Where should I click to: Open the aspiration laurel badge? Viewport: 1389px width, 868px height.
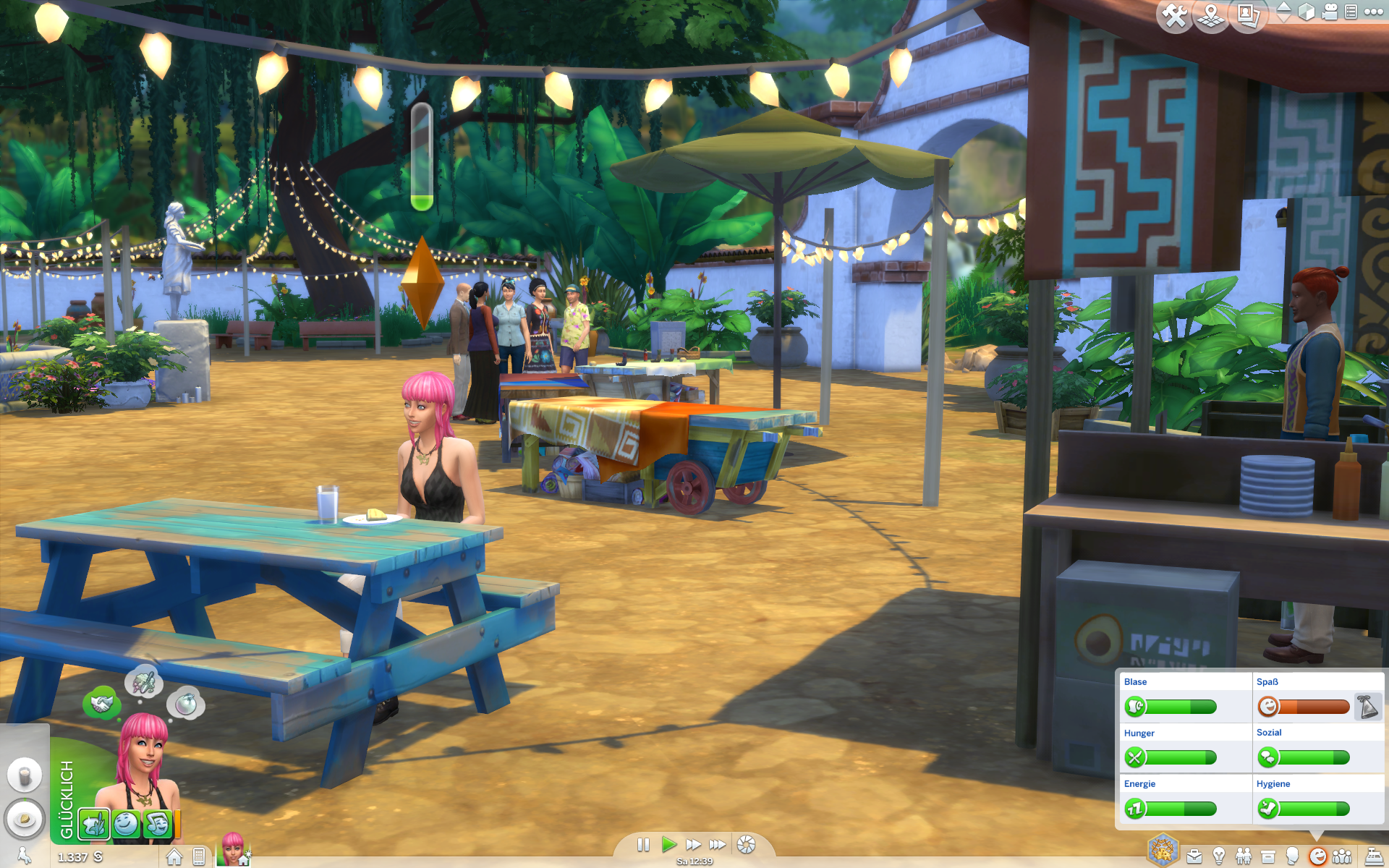click(x=1163, y=851)
